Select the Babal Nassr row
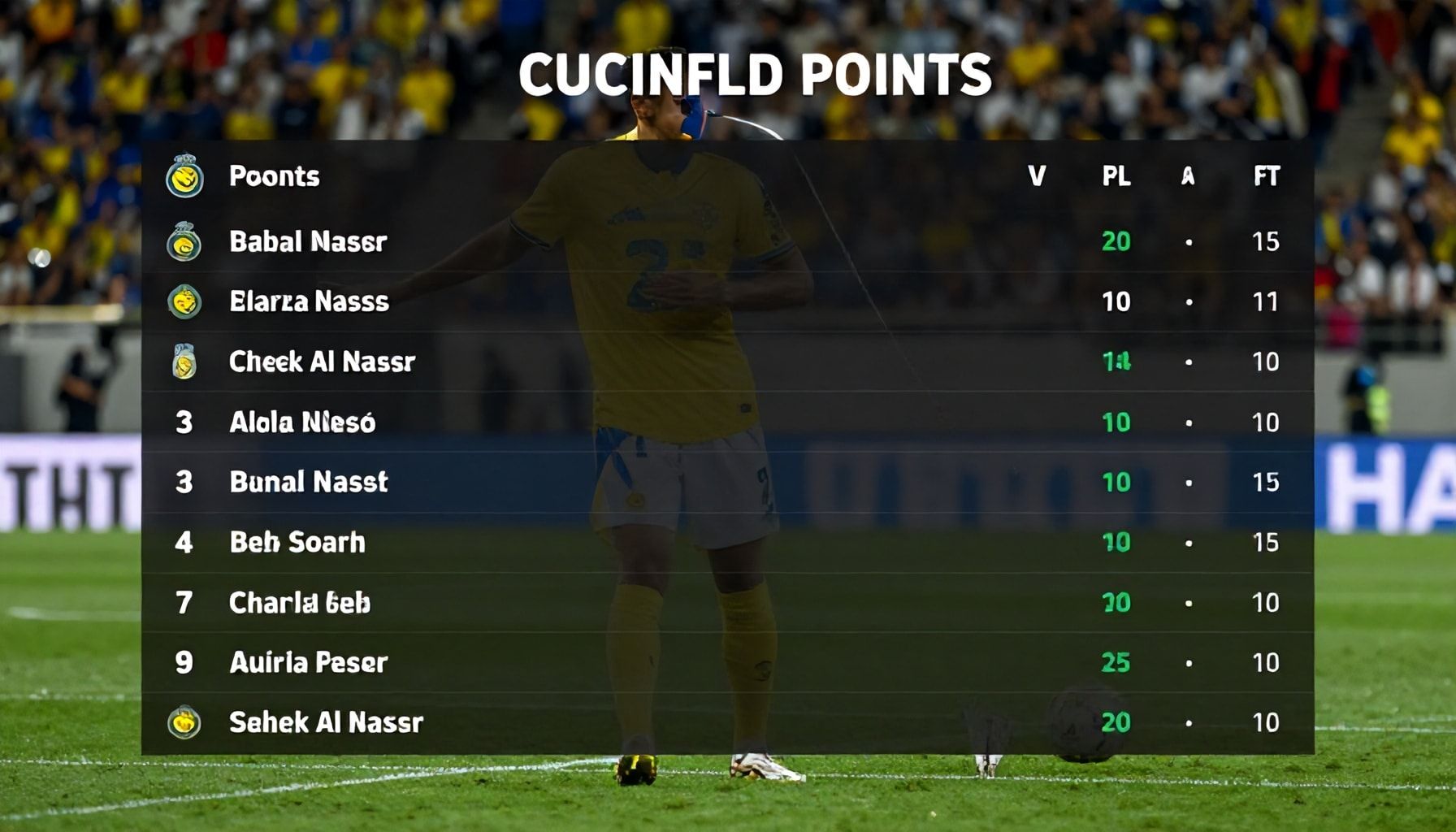The height and width of the screenshot is (832, 1456). pos(308,241)
